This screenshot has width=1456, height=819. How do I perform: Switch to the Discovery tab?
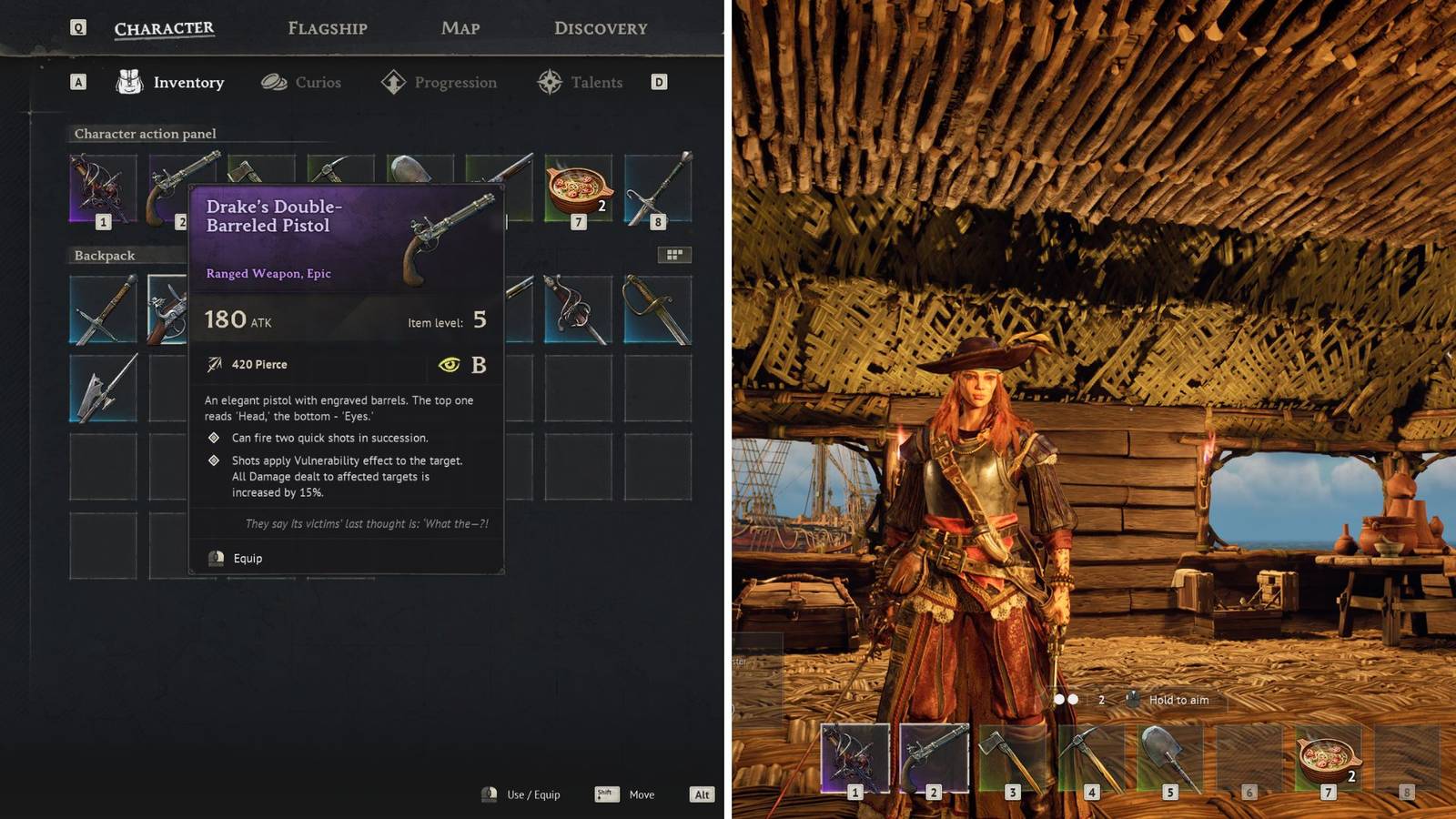coord(599,27)
